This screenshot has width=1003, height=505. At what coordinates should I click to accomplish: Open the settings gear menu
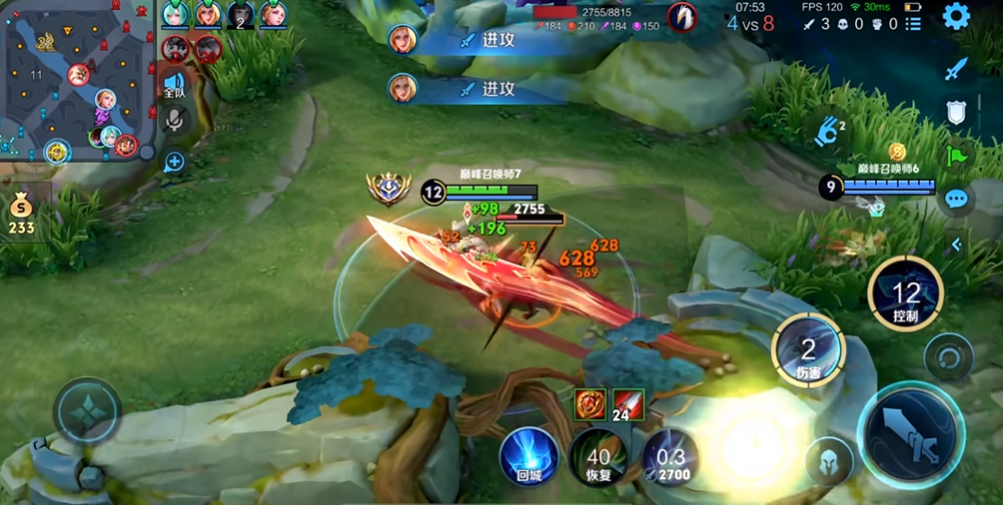click(956, 17)
